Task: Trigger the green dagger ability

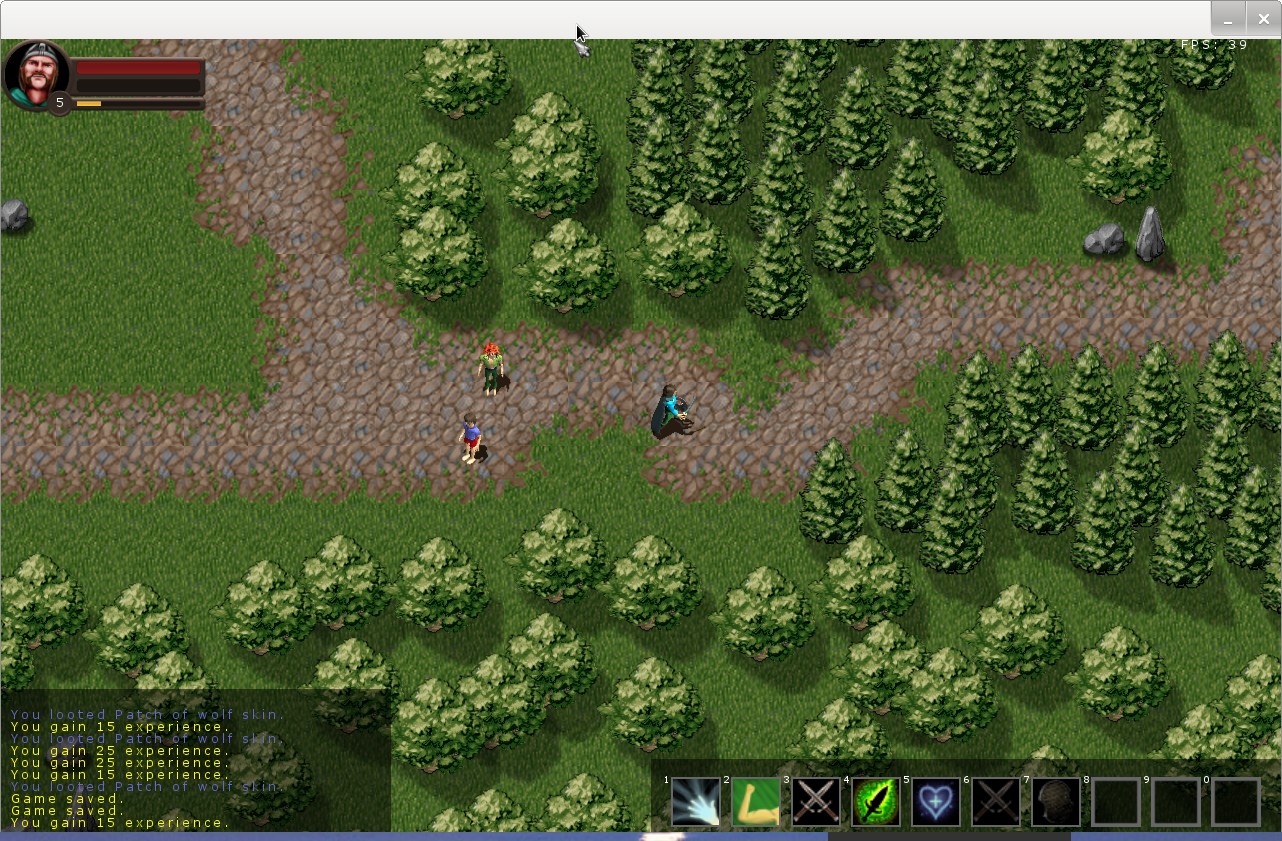Action: point(876,802)
